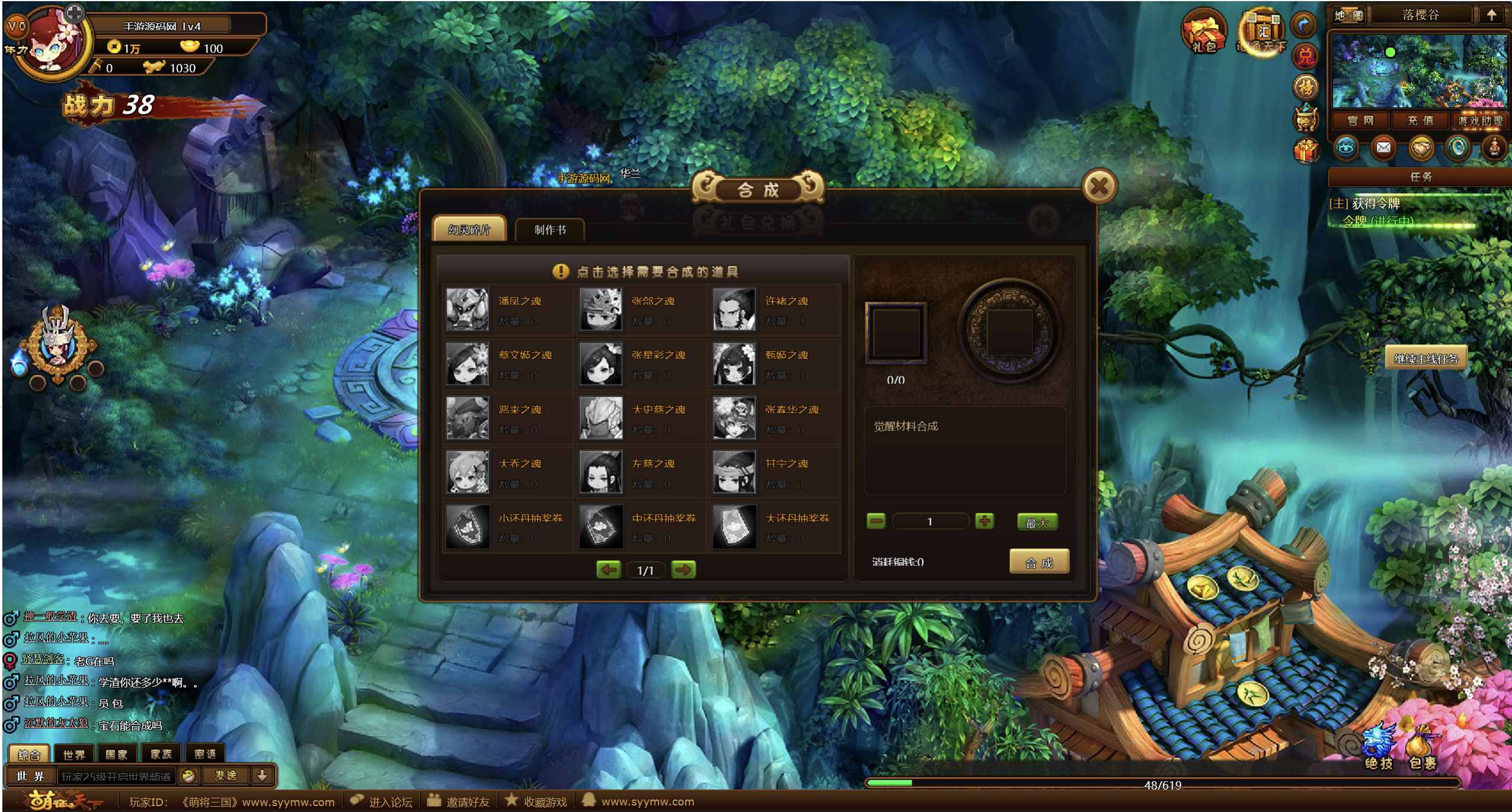Go to next item page arrow
Image resolution: width=1512 pixels, height=812 pixels.
pos(683,570)
